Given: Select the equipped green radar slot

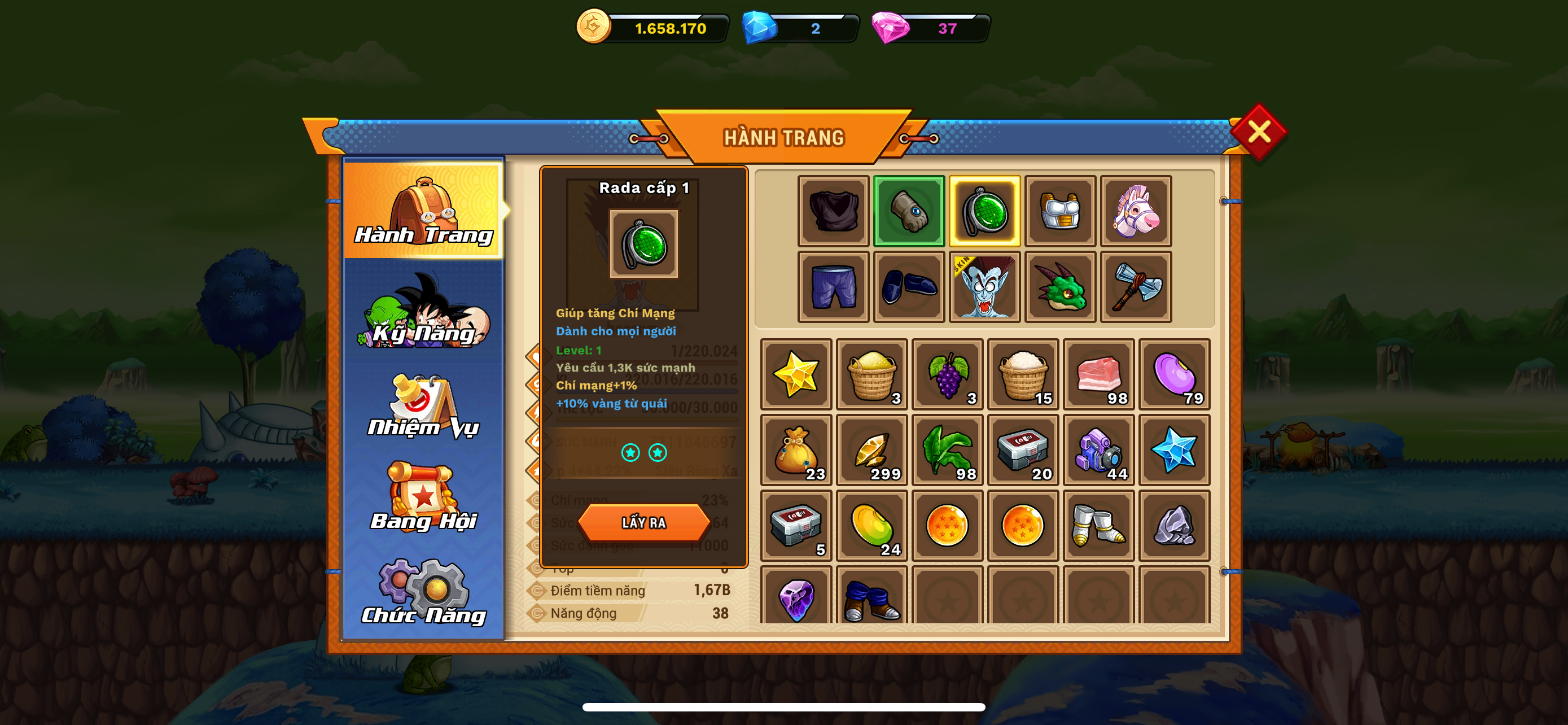Looking at the screenshot, I should pyautogui.click(x=984, y=211).
